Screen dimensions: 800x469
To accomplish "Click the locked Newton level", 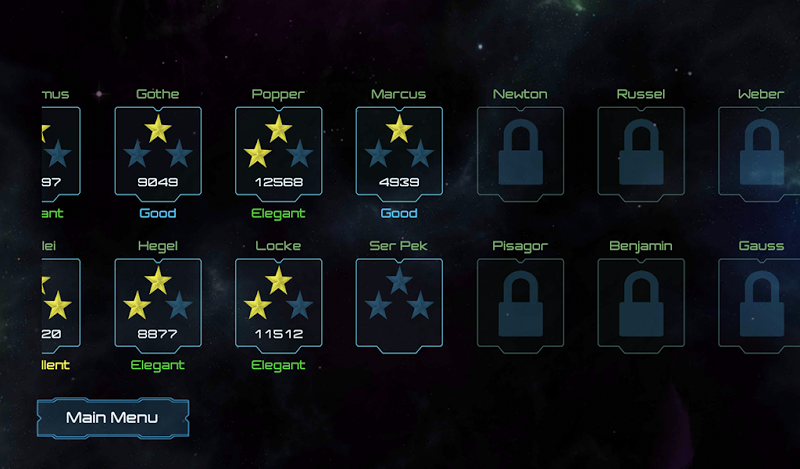I will tap(520, 151).
